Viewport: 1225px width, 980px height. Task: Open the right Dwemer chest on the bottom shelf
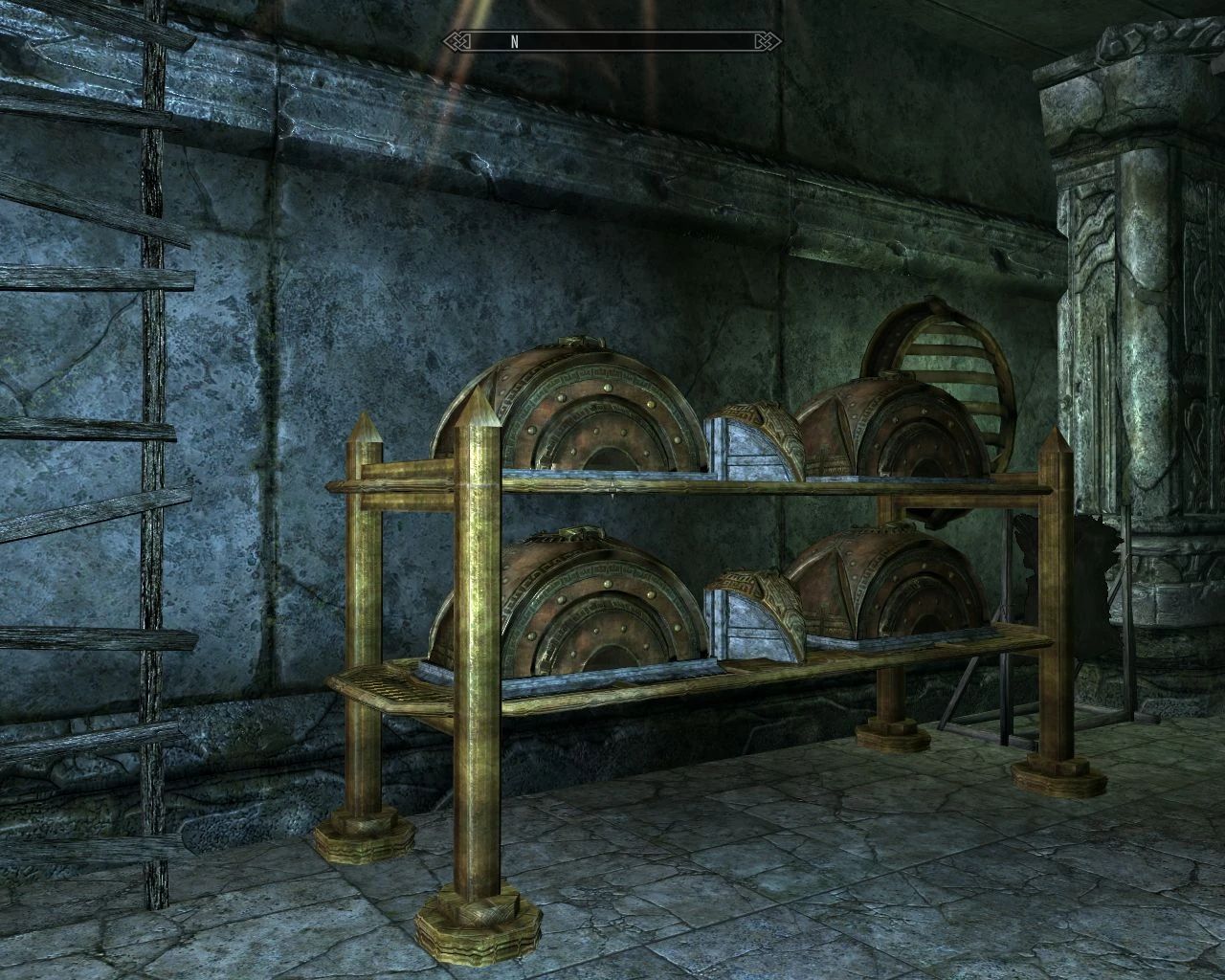pyautogui.click(x=880, y=589)
